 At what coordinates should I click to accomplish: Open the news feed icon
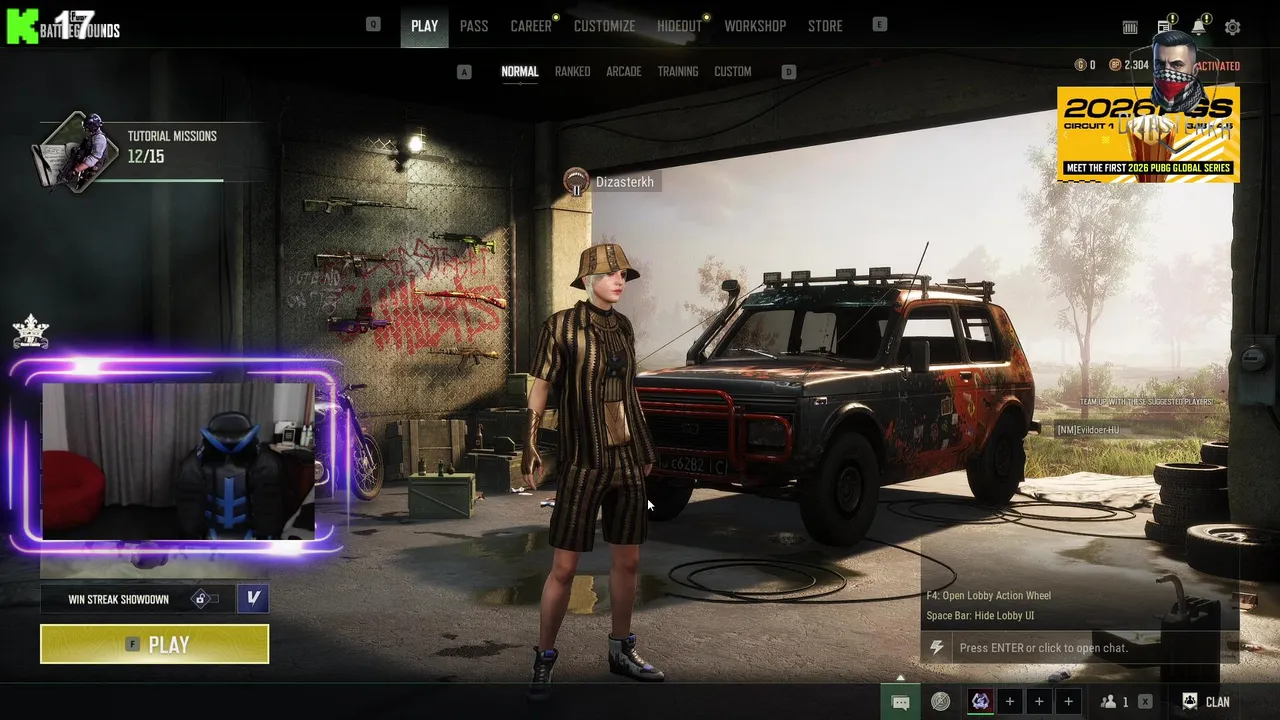[1165, 28]
